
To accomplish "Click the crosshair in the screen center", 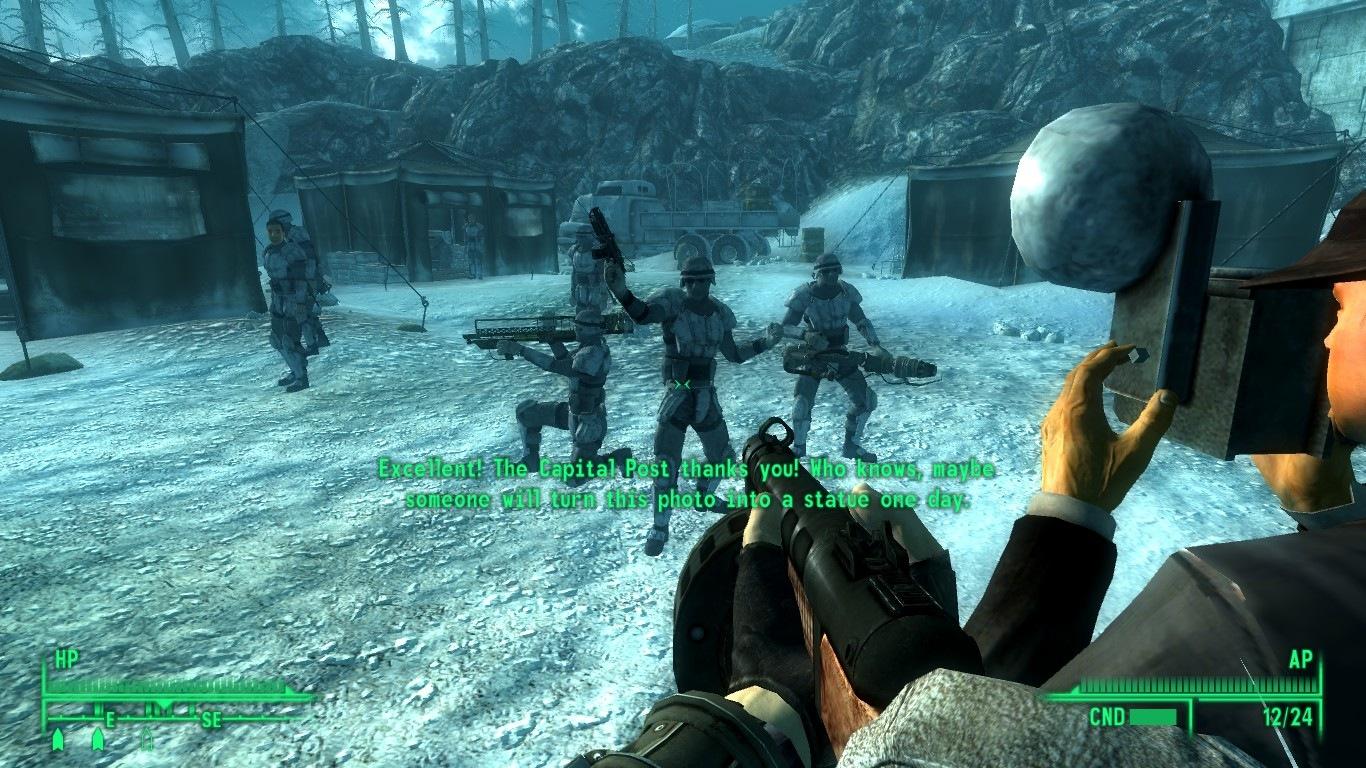I will [x=683, y=383].
